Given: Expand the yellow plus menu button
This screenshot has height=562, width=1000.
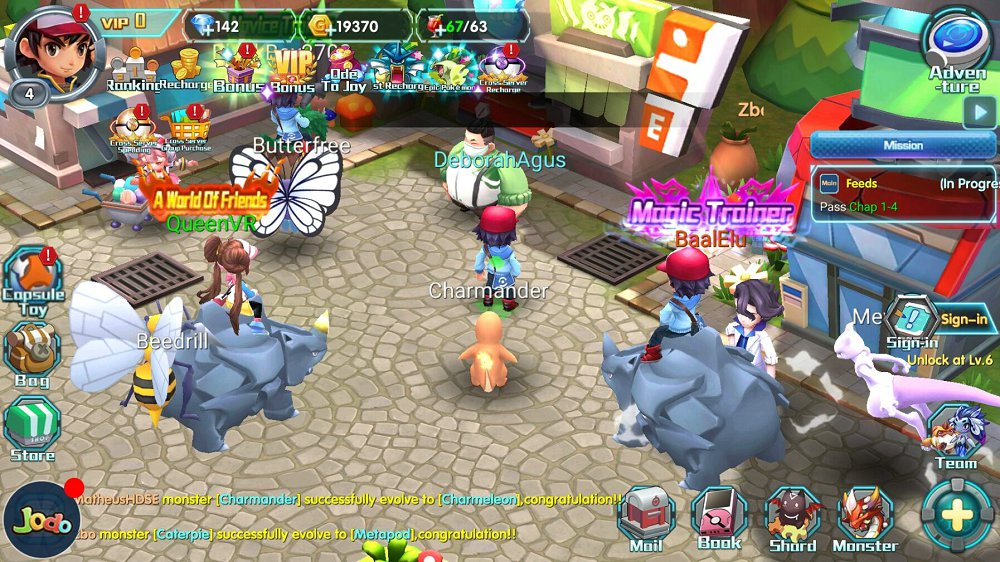Looking at the screenshot, I should click(957, 516).
